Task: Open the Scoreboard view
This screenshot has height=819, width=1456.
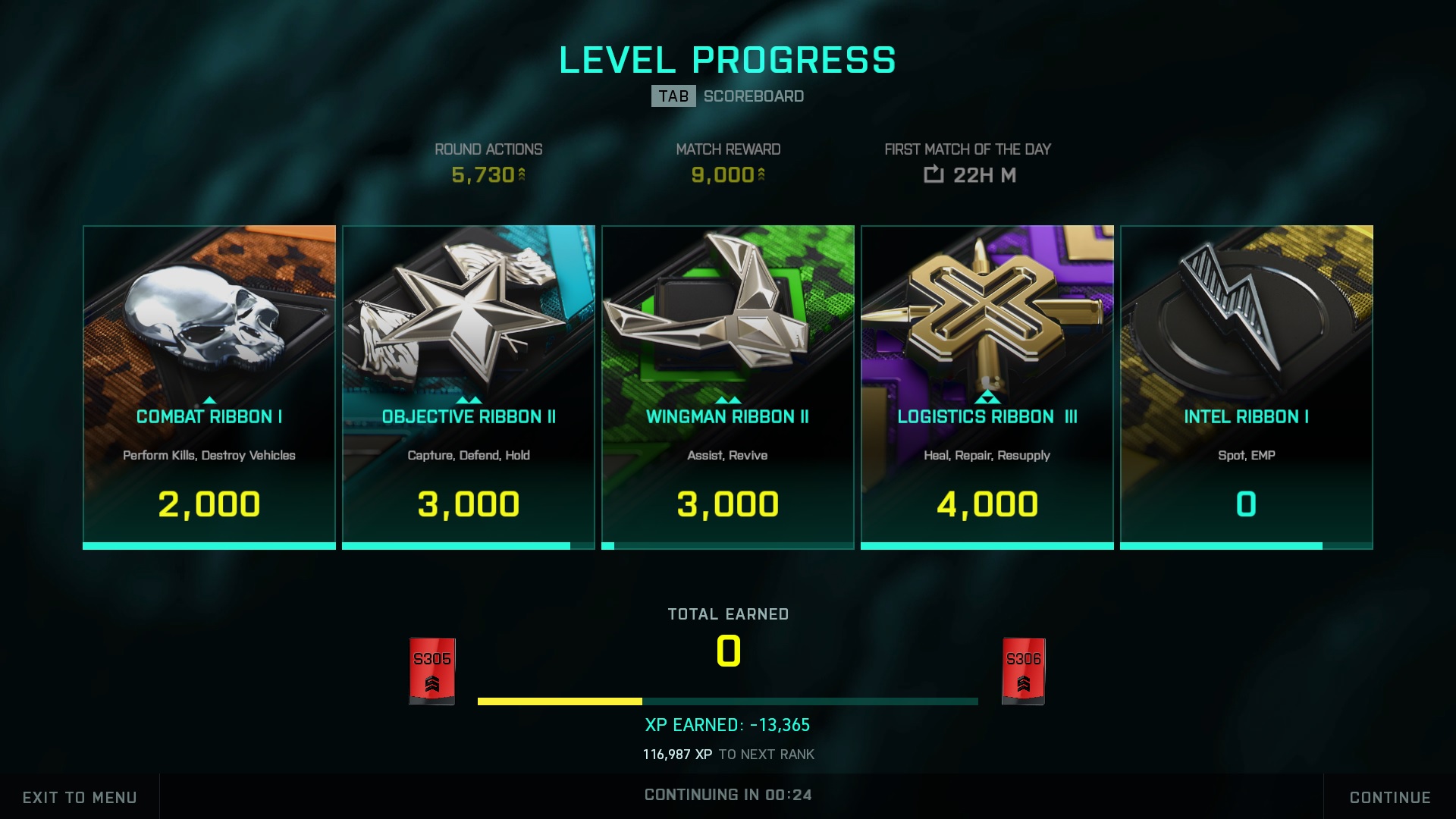Action: [728, 96]
